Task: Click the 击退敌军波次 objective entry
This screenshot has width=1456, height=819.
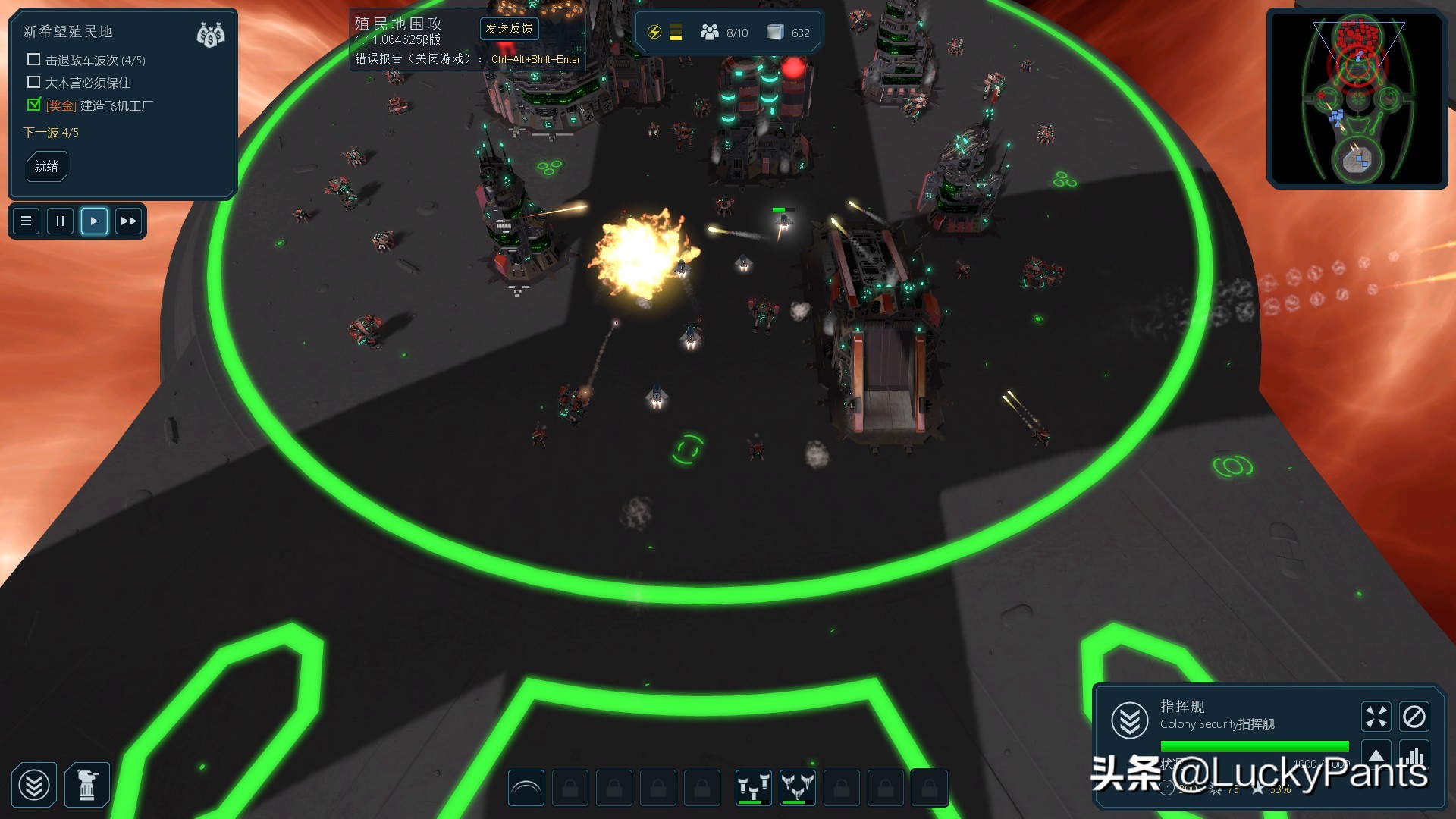Action: [95, 61]
